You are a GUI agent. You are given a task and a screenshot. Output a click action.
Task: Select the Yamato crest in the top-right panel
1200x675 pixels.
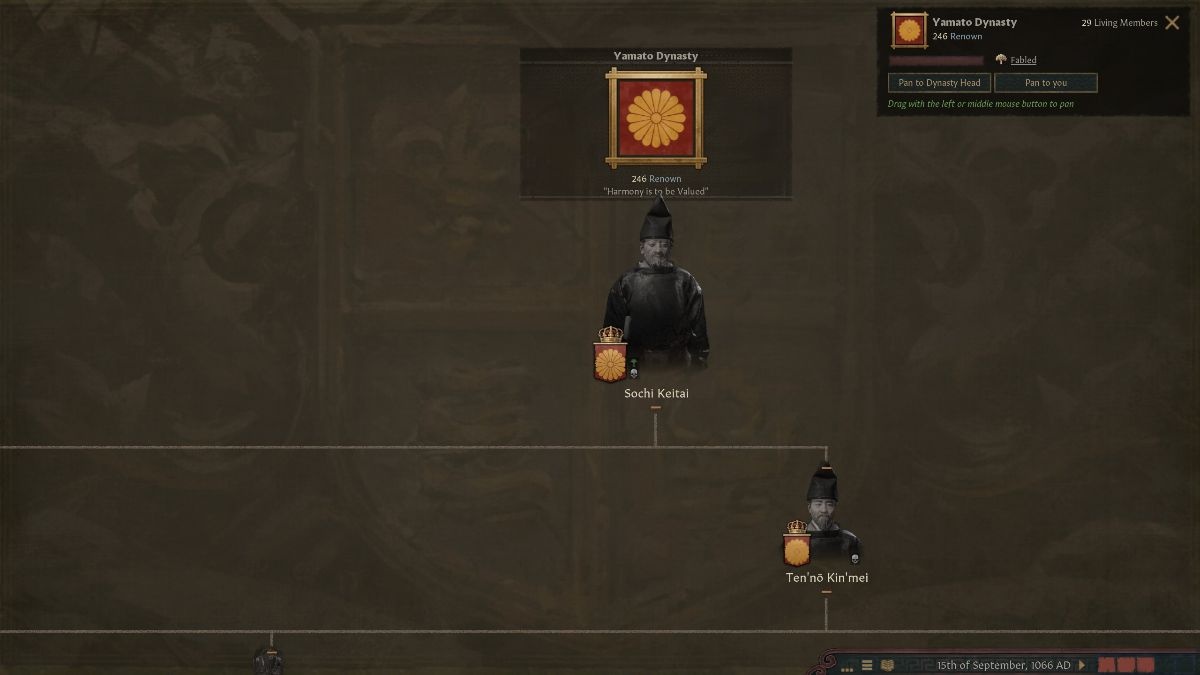click(x=909, y=30)
